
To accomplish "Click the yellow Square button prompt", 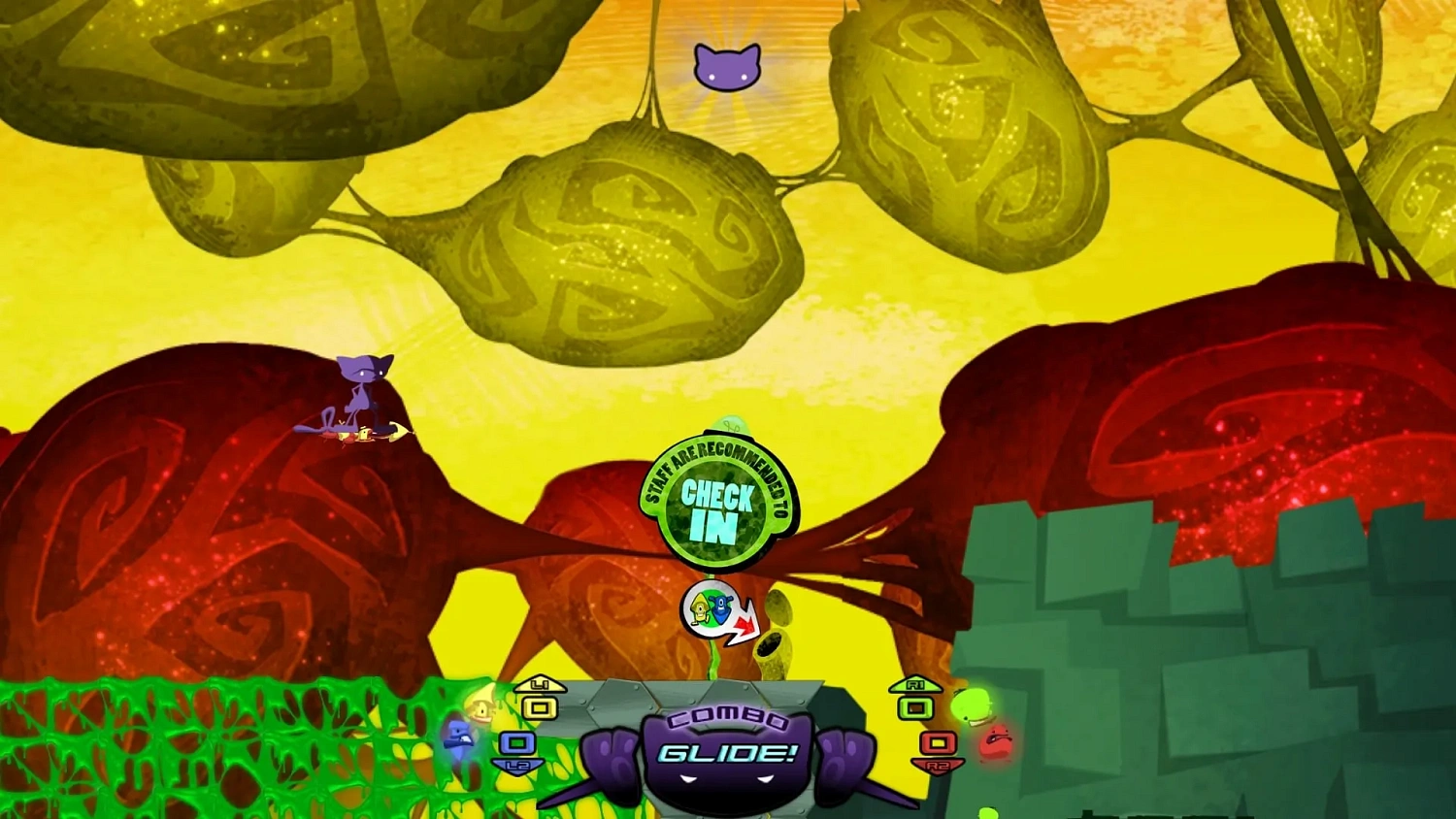I will (538, 707).
